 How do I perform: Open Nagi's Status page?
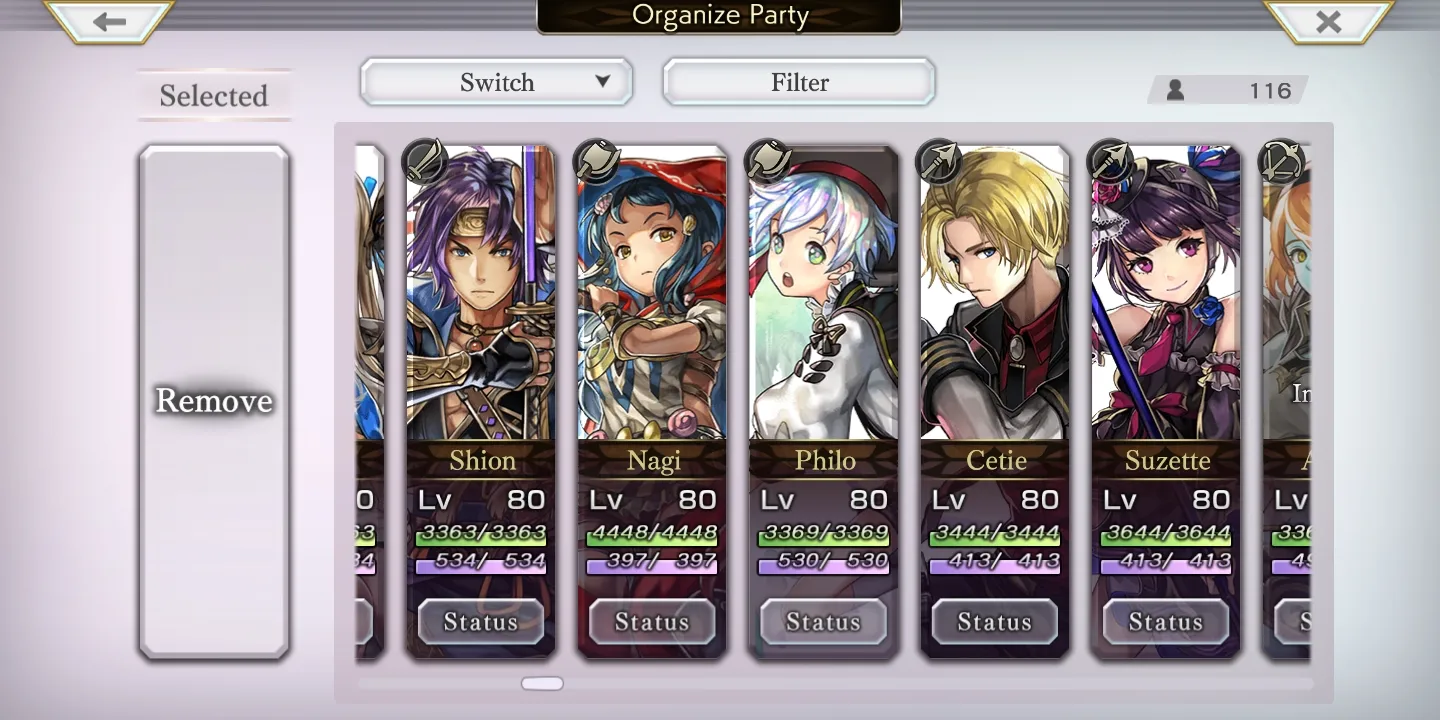[652, 622]
